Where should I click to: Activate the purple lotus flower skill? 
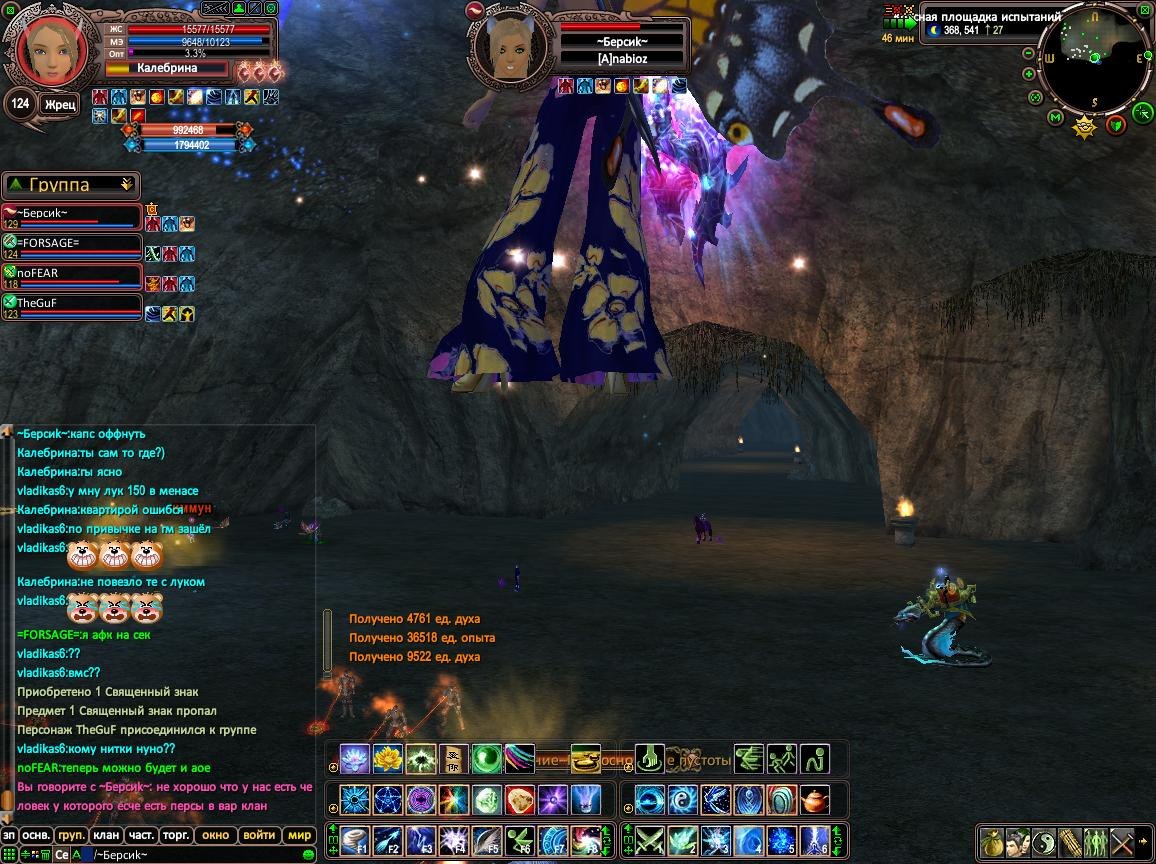[x=355, y=759]
